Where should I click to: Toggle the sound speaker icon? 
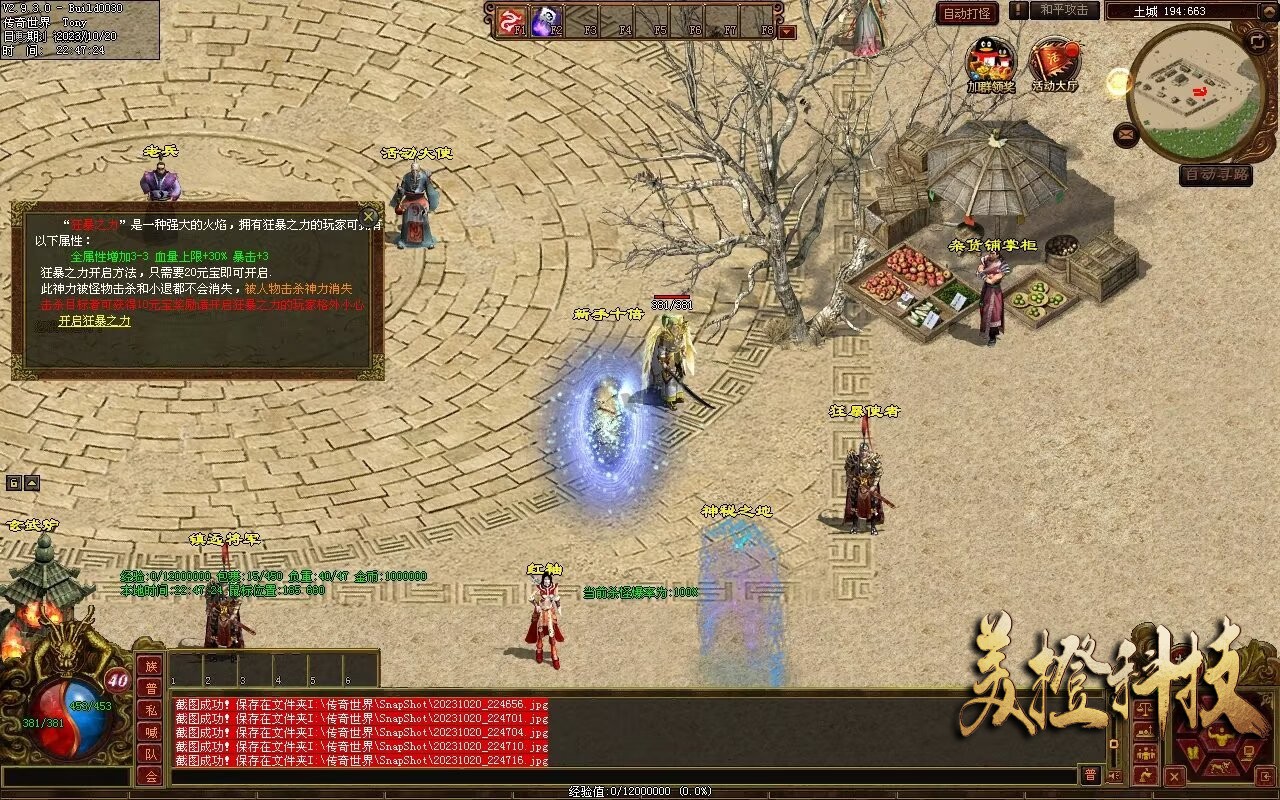(x=1115, y=775)
